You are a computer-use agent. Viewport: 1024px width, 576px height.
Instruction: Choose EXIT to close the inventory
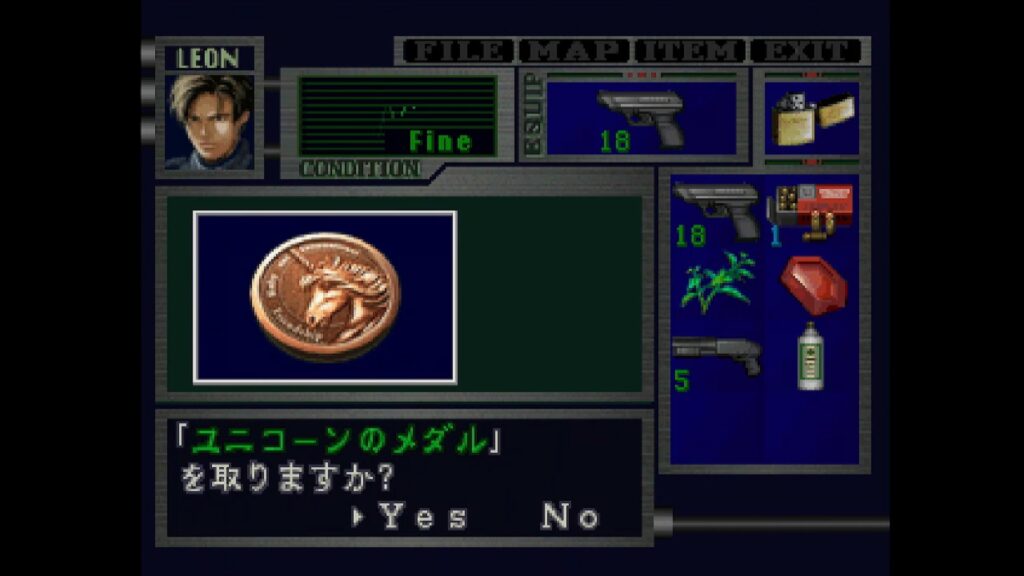coord(808,51)
